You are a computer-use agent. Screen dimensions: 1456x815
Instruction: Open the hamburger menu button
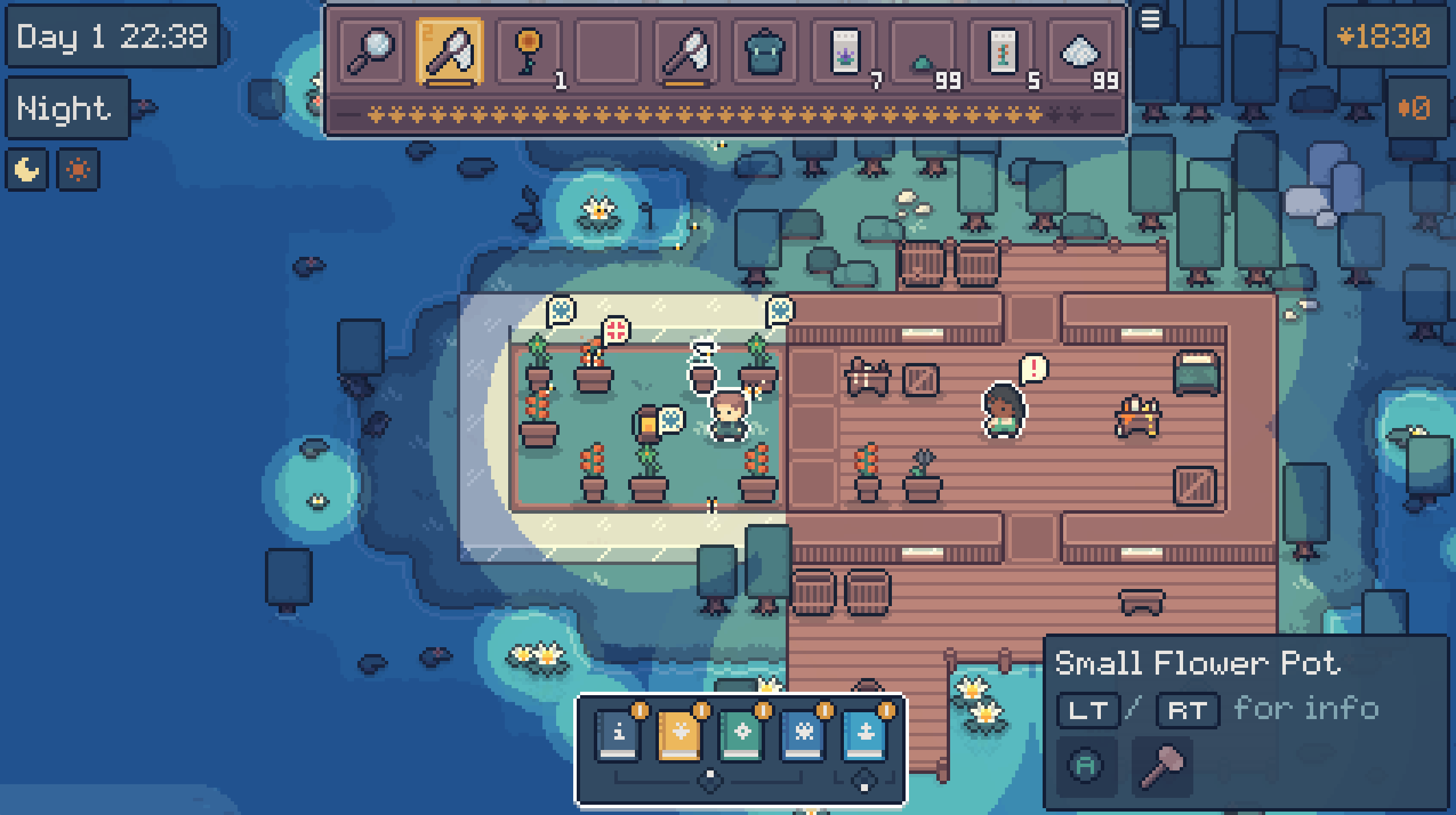coord(1150,20)
